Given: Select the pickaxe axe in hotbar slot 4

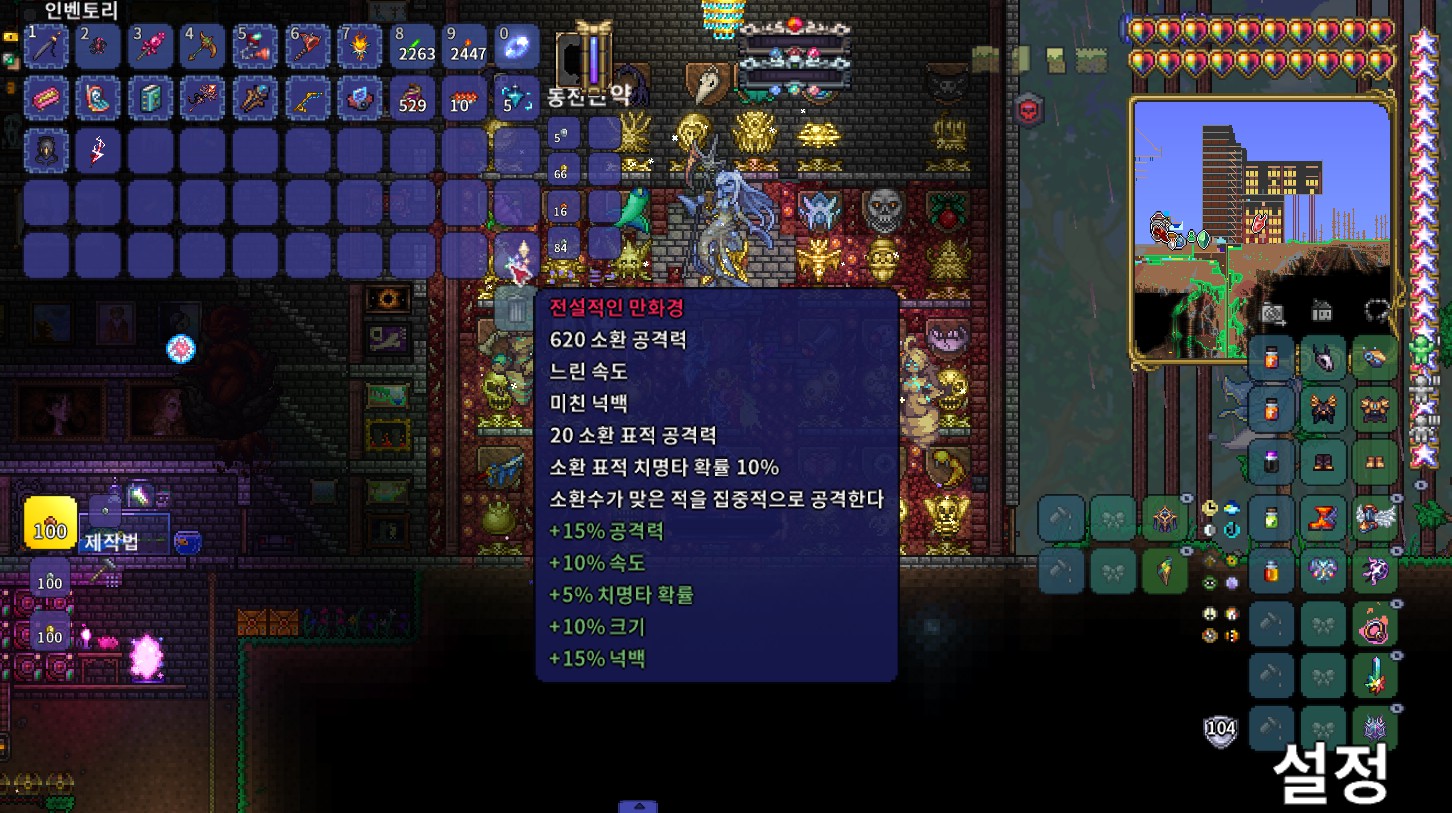Looking at the screenshot, I should (x=202, y=47).
